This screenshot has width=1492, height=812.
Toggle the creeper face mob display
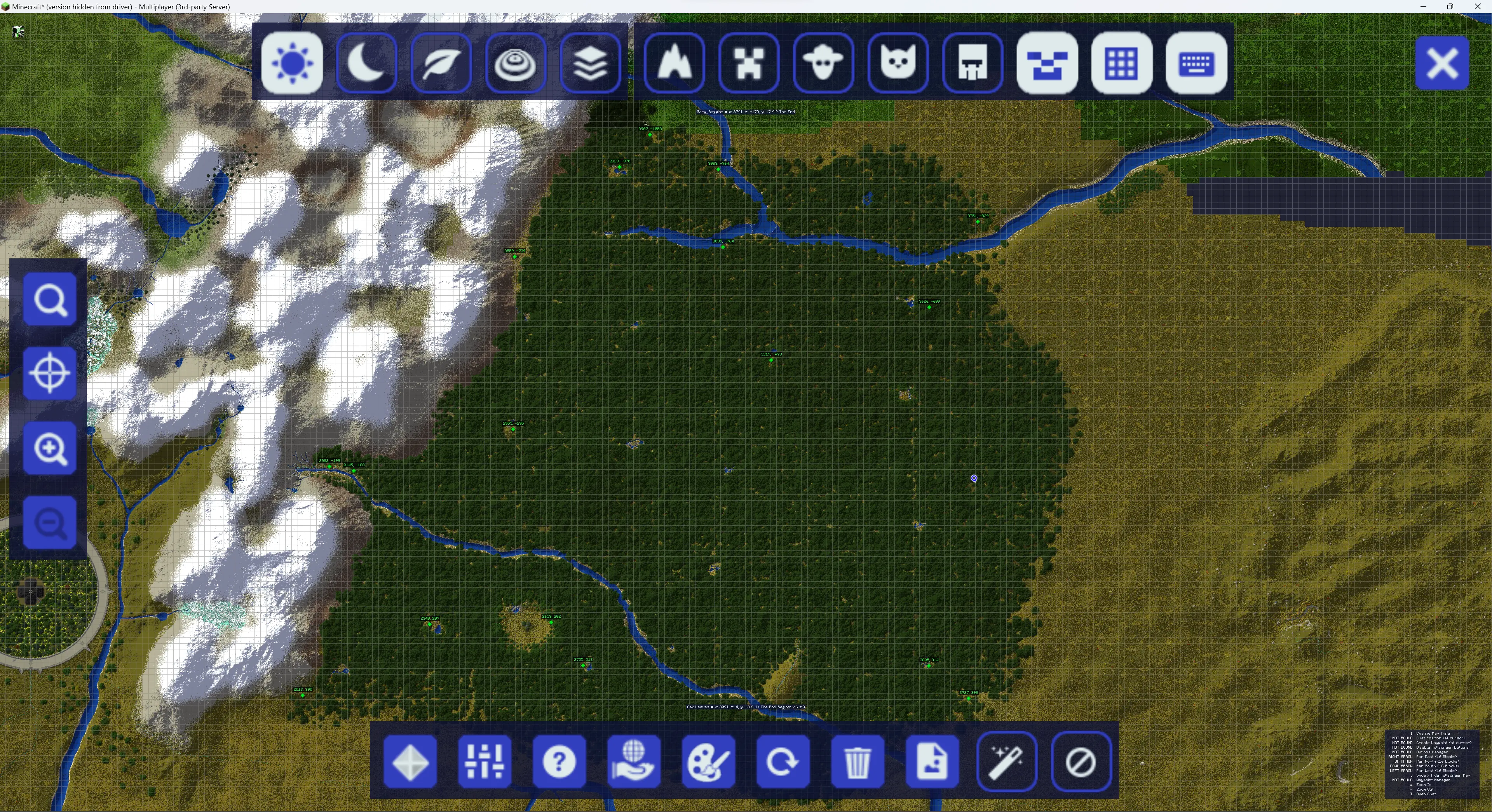(x=748, y=63)
